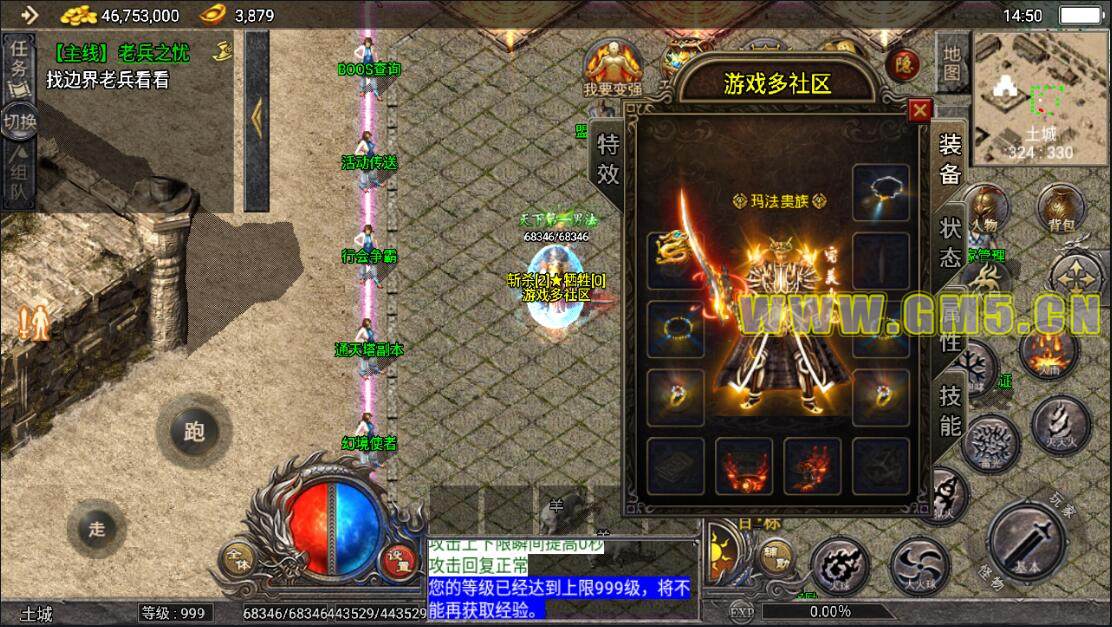
Task: Open the 状态 status tab
Action: (950, 242)
